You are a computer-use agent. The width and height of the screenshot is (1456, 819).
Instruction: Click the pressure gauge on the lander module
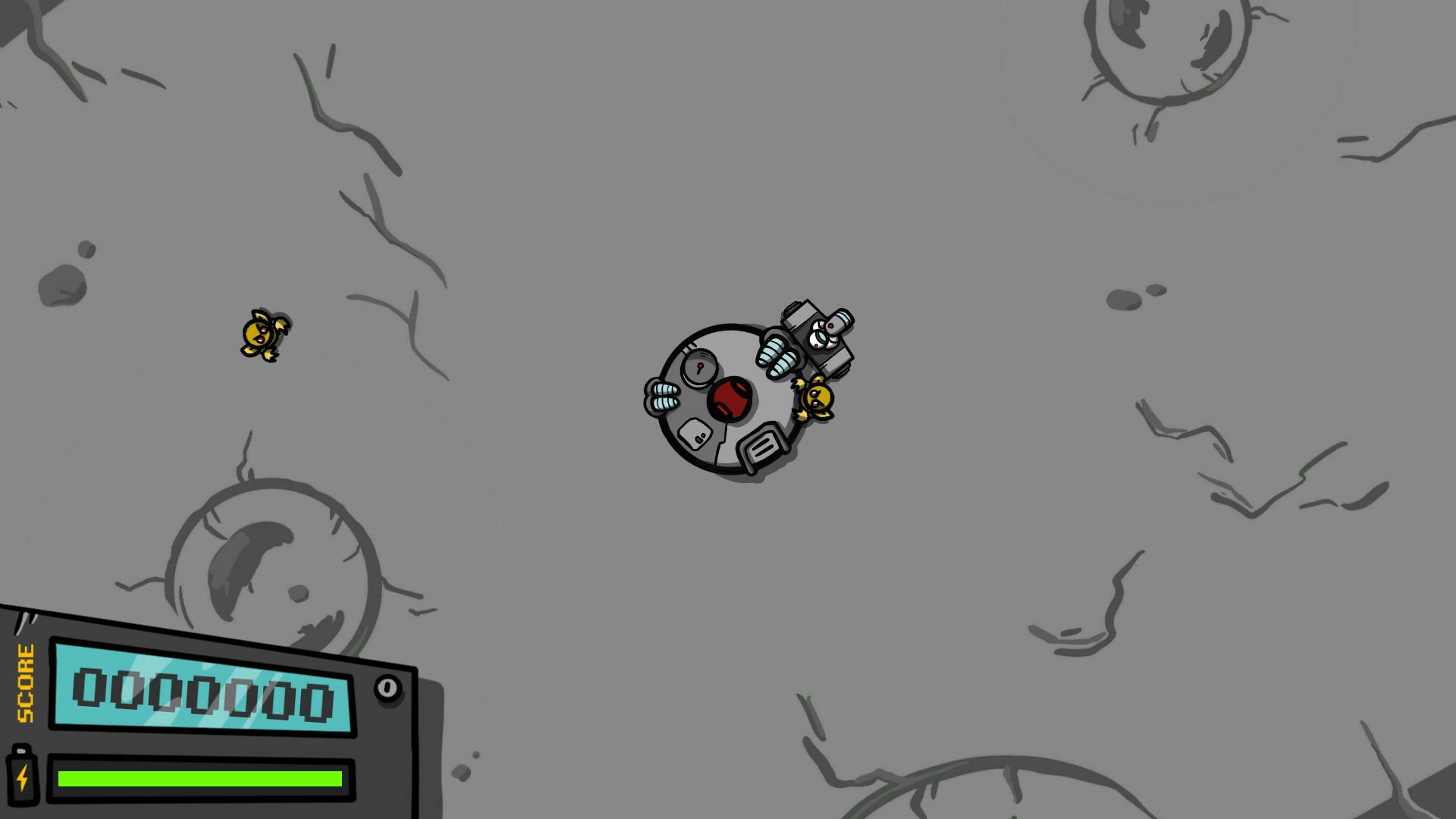tap(699, 366)
